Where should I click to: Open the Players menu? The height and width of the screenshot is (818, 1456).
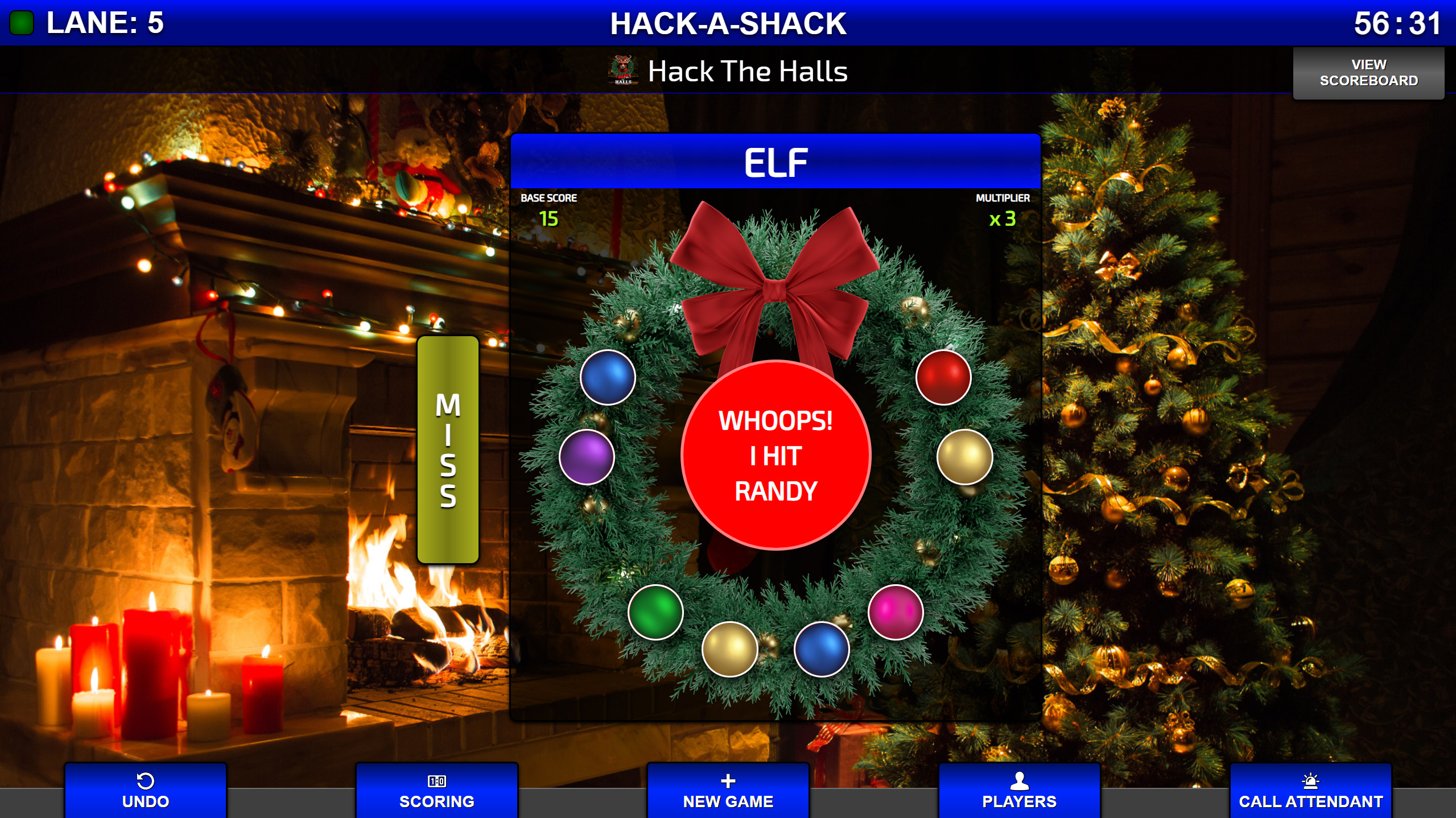tap(1019, 791)
